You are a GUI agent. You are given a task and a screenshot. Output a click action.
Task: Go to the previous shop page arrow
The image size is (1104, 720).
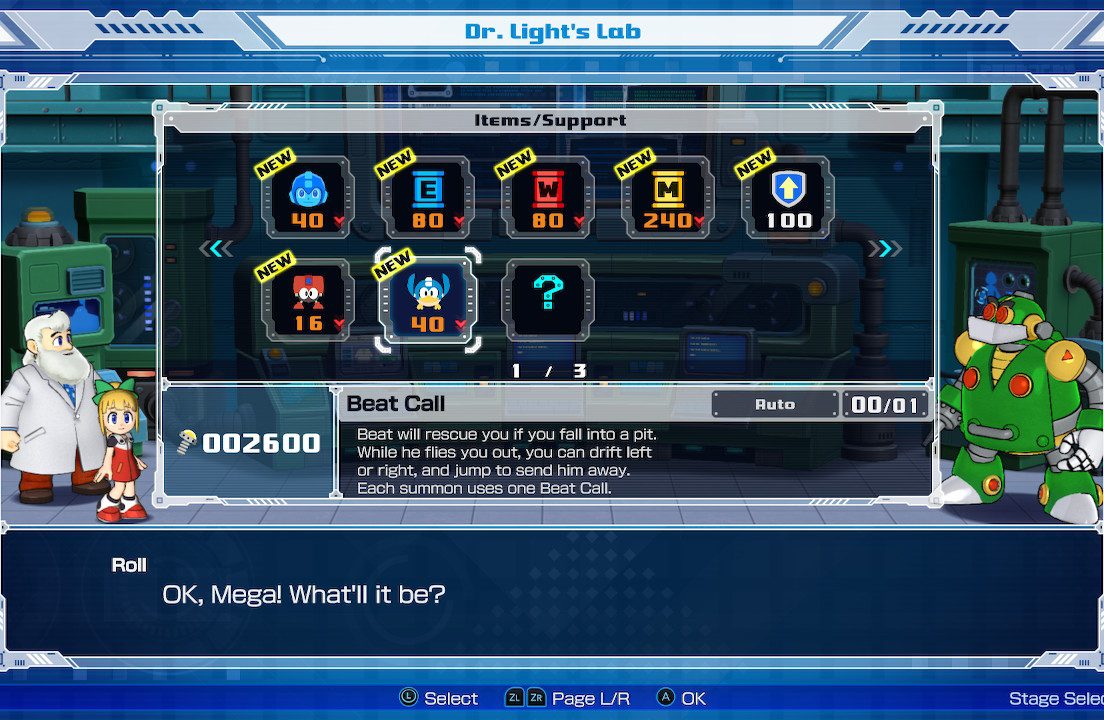[x=216, y=249]
